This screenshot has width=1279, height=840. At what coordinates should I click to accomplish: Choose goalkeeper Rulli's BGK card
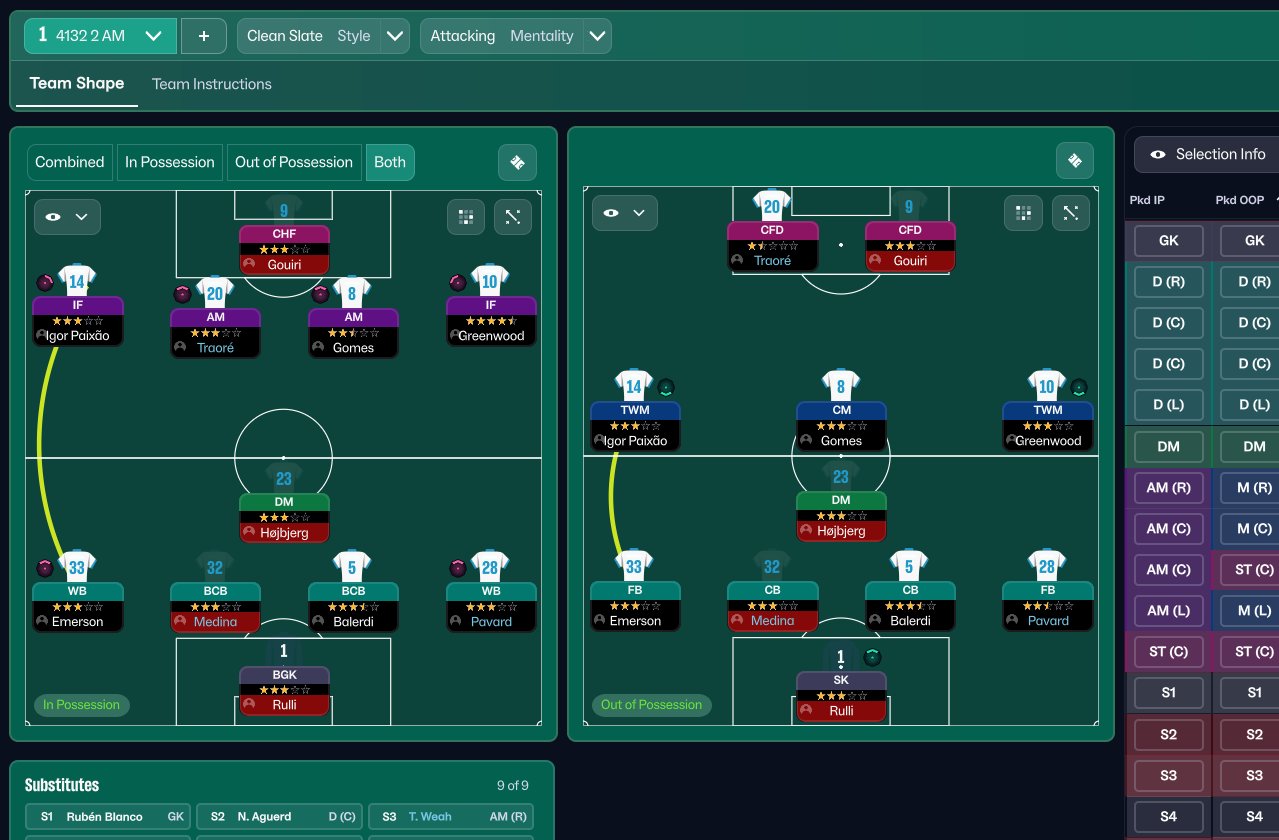click(284, 691)
